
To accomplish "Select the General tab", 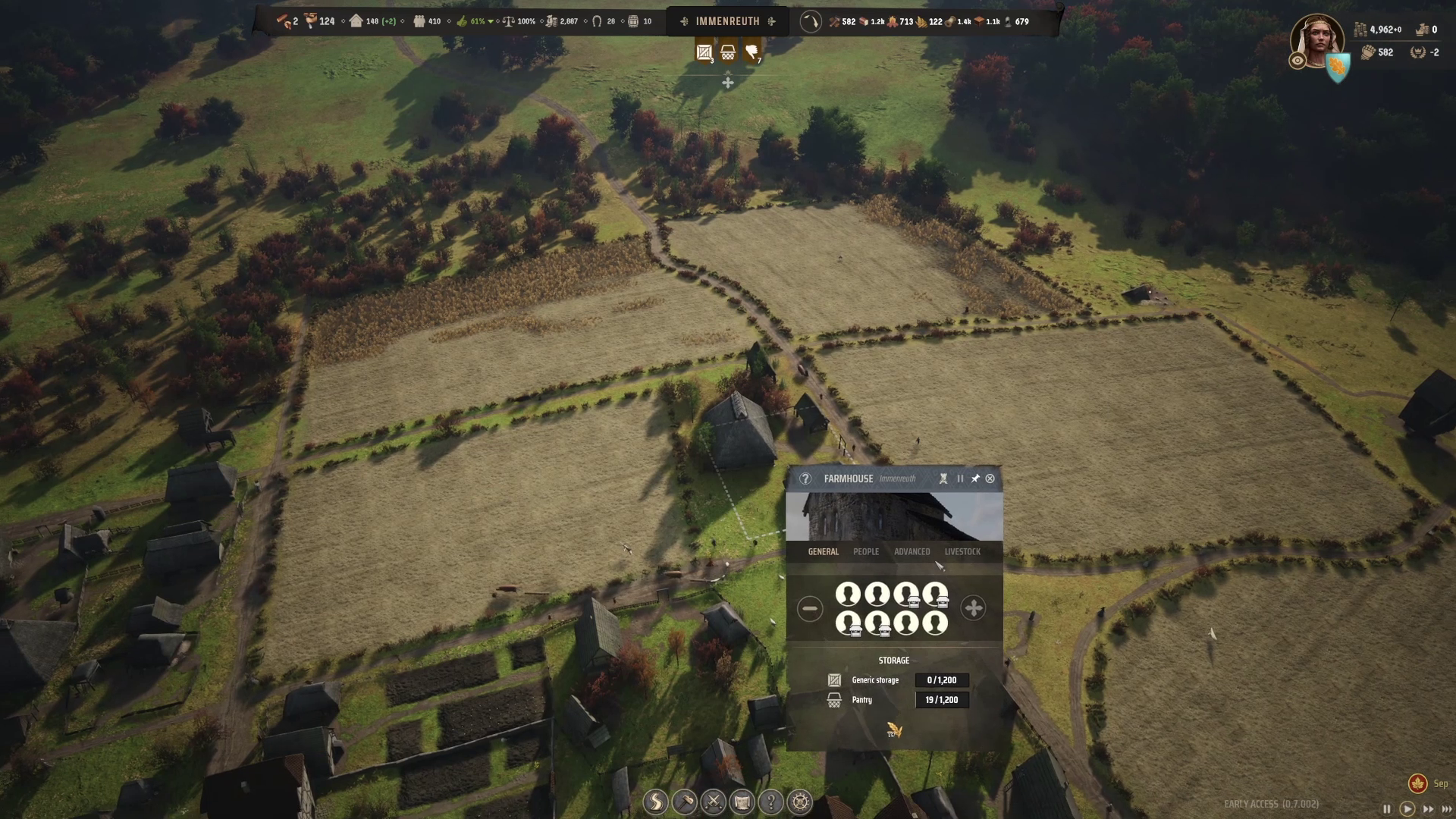I will 823,551.
